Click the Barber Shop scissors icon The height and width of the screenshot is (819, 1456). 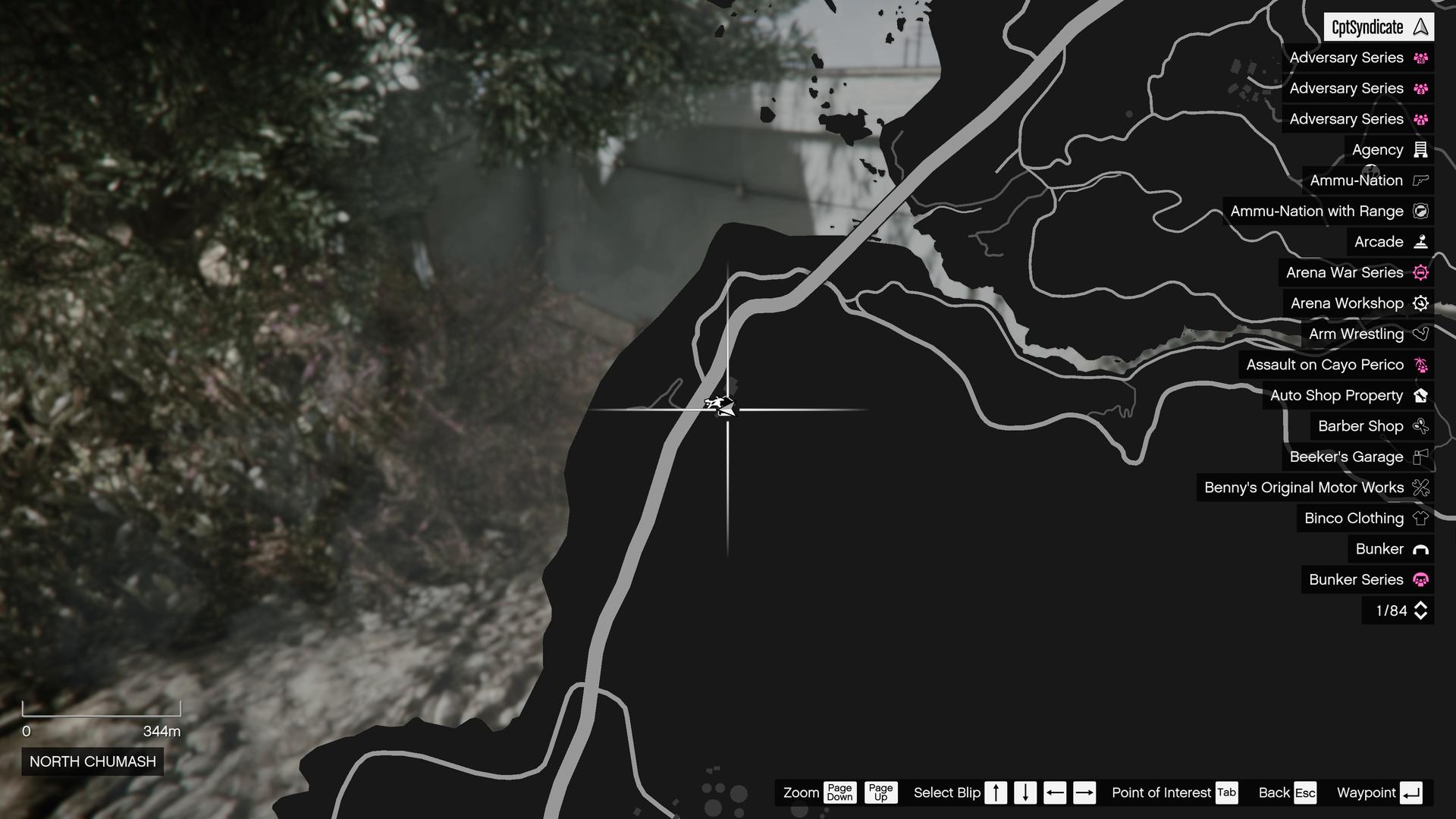1420,426
